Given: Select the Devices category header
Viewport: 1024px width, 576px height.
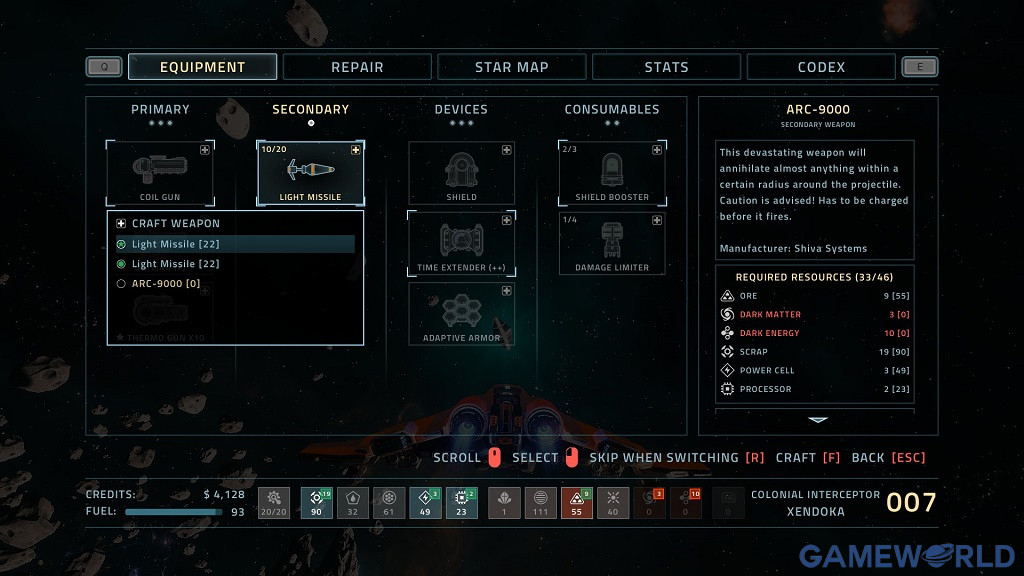Looking at the screenshot, I should click(x=461, y=109).
